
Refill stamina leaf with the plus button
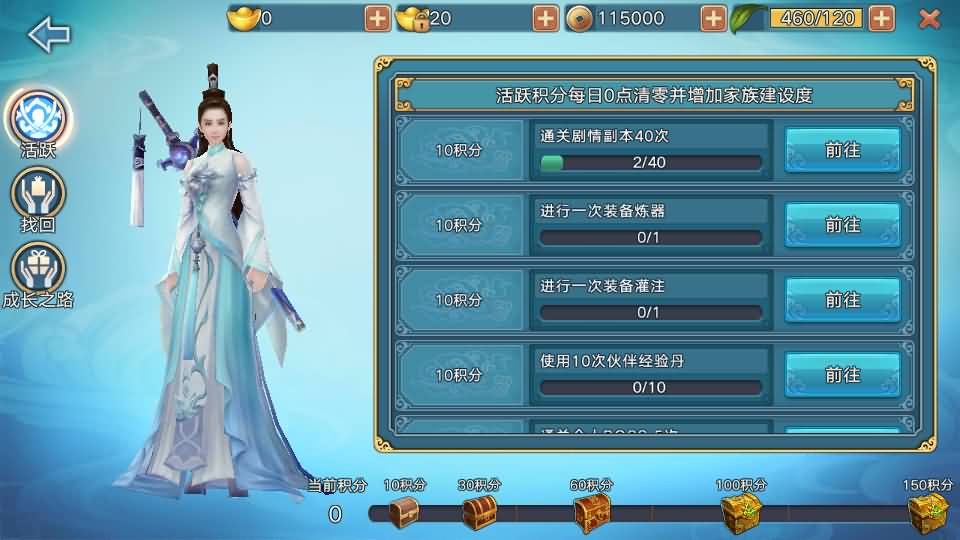point(881,18)
